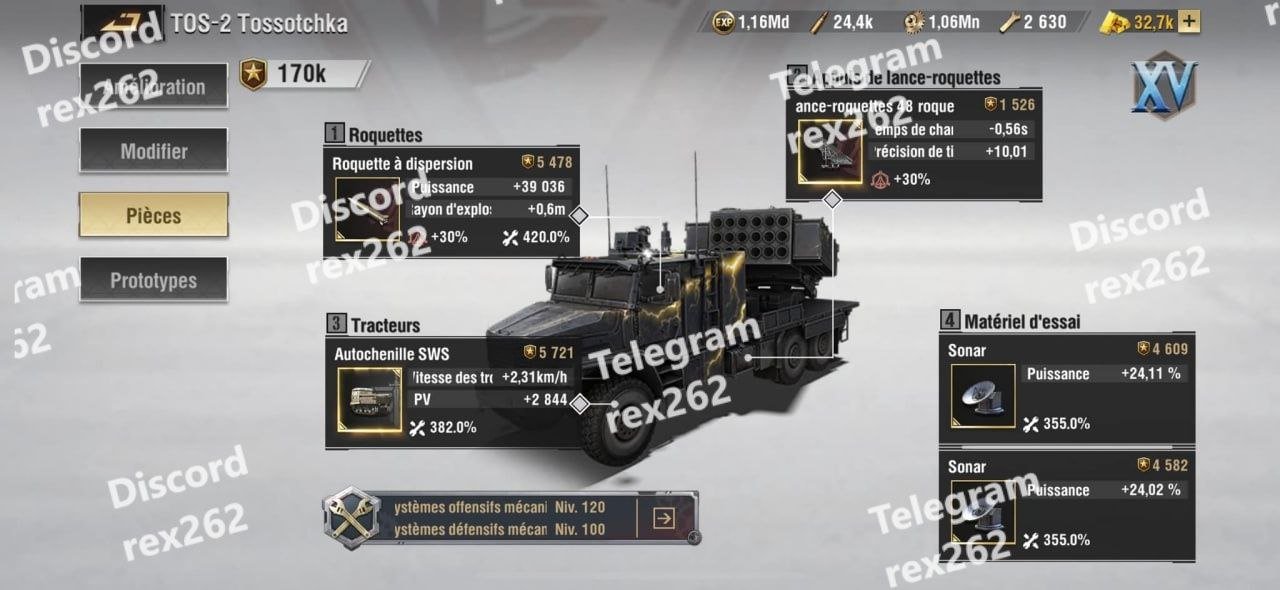This screenshot has height=590, width=1280.
Task: Click the crossed wrenches systems emblem
Action: pos(351,516)
